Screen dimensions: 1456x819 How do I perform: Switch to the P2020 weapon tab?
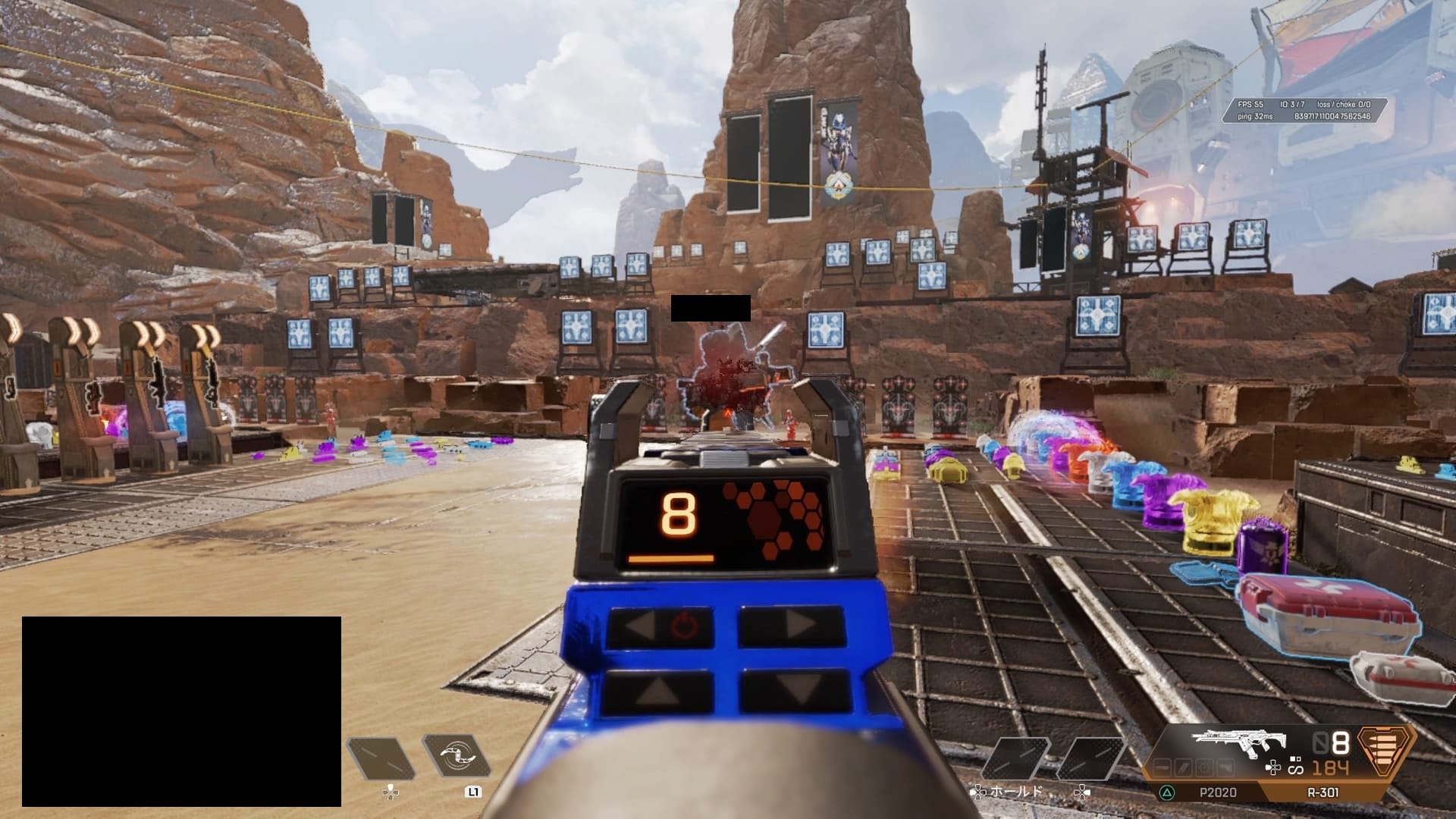coord(1217,792)
